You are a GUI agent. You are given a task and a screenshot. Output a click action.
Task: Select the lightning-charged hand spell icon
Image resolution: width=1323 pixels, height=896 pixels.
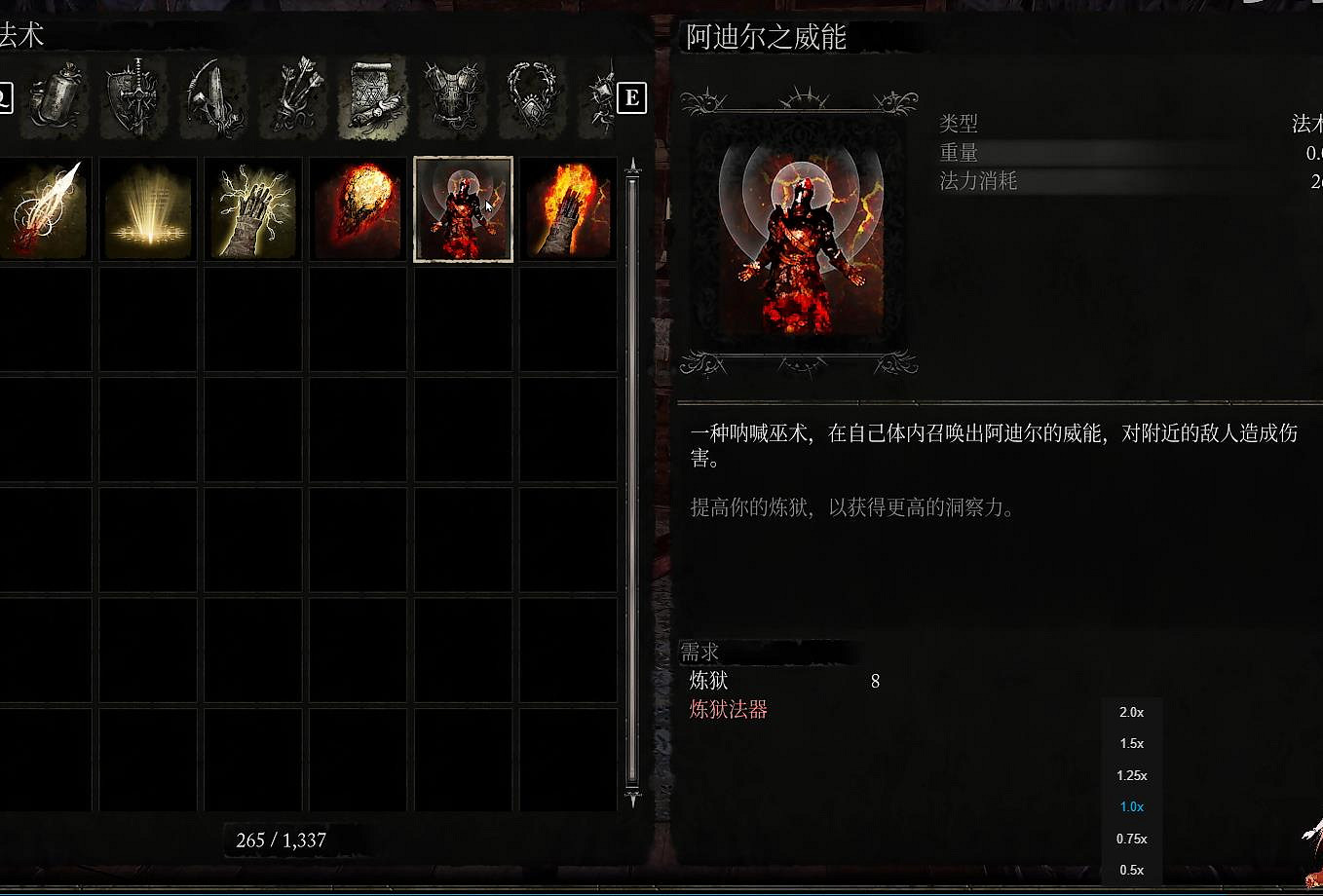point(252,207)
